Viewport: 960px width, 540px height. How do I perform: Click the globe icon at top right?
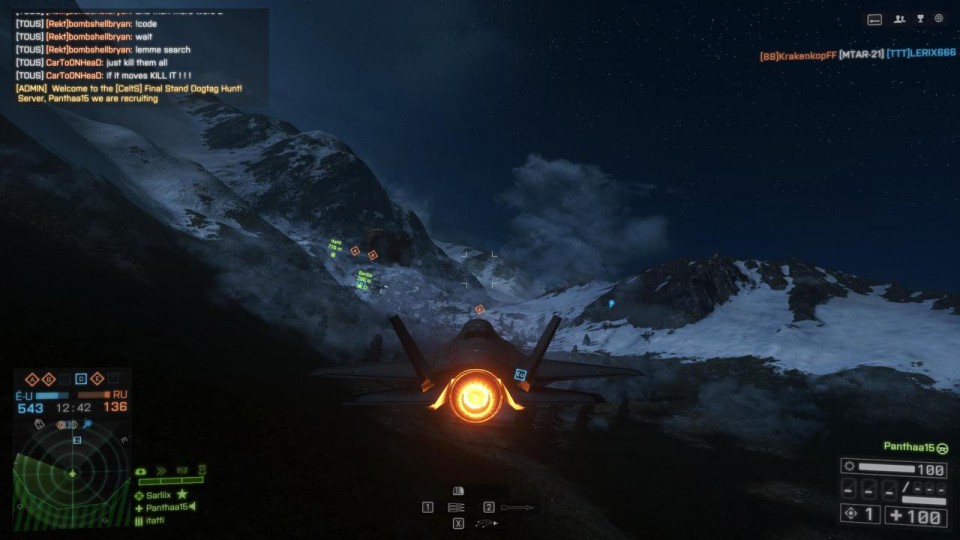coord(939,19)
